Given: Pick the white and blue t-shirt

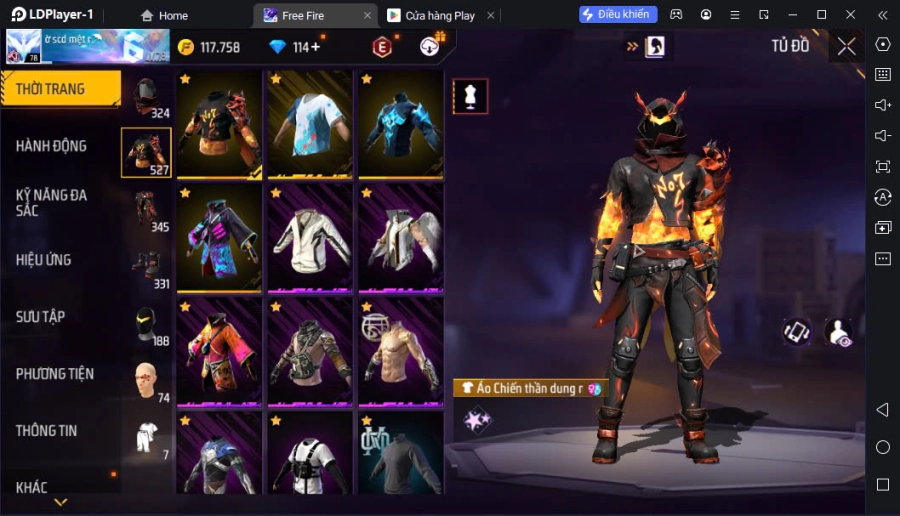Looking at the screenshot, I should coord(310,124).
